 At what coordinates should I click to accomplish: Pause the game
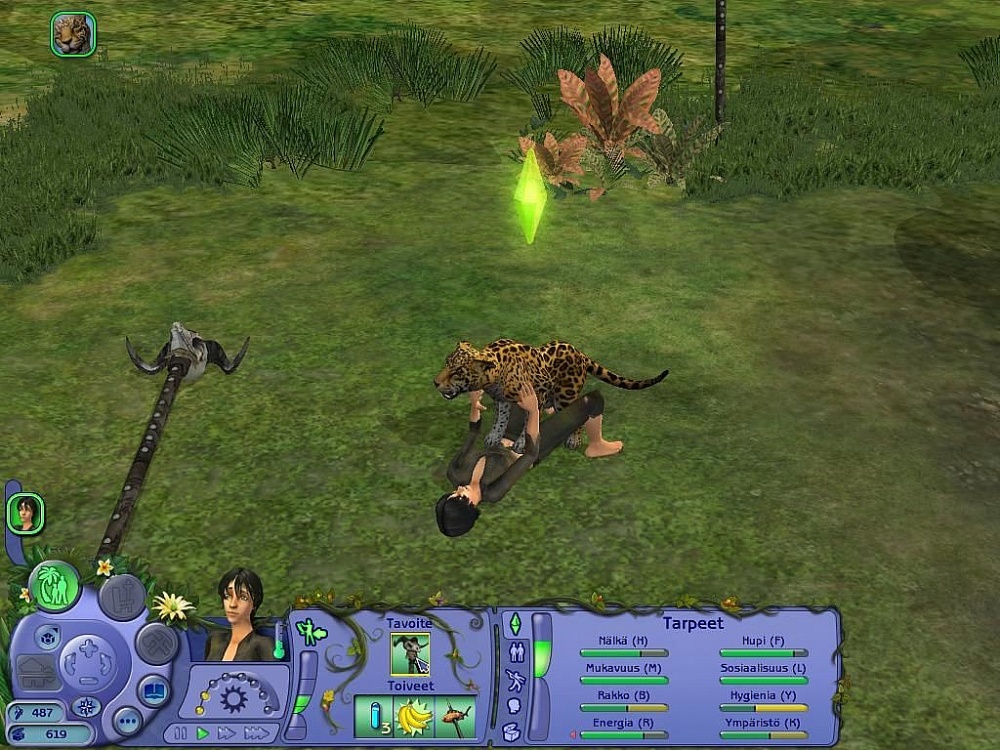pos(180,733)
